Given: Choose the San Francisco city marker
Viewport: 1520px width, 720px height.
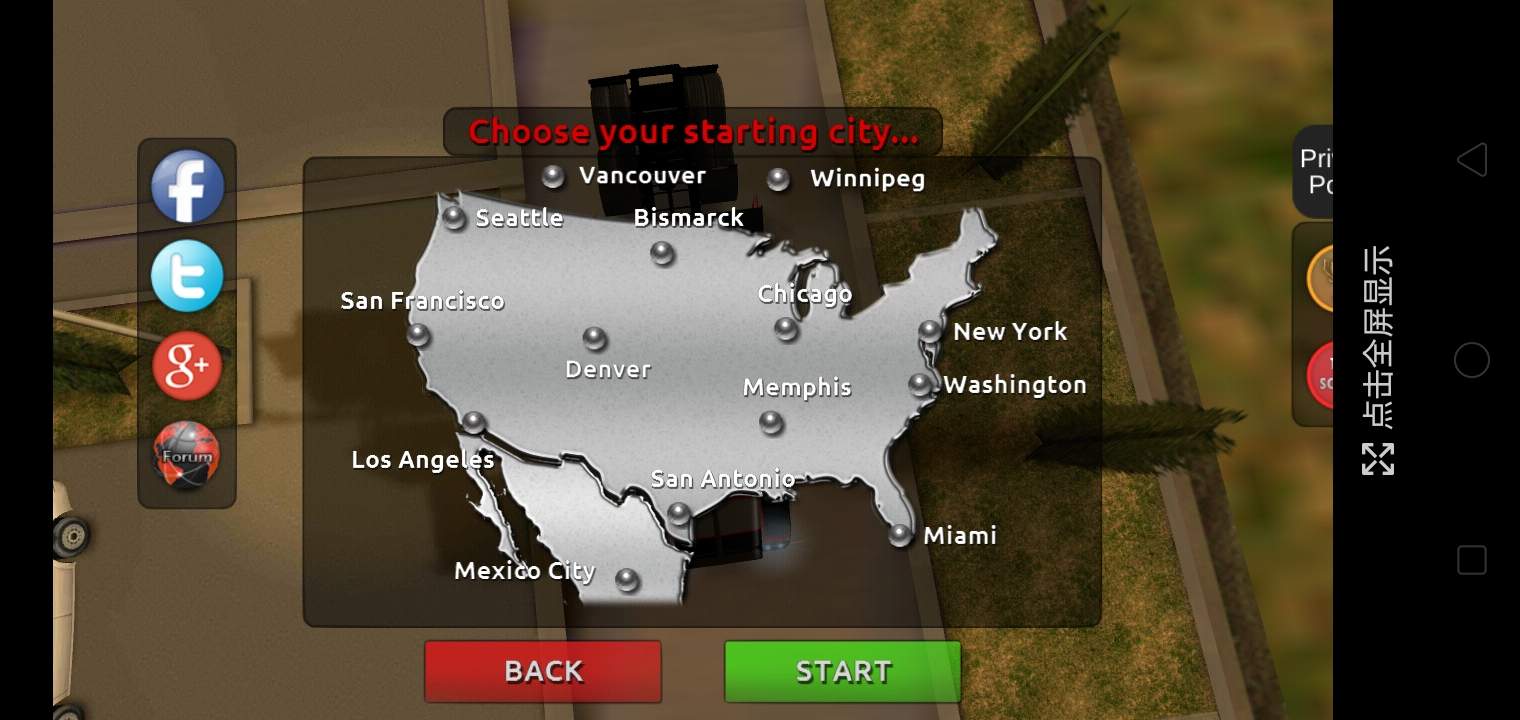Looking at the screenshot, I should [x=418, y=336].
